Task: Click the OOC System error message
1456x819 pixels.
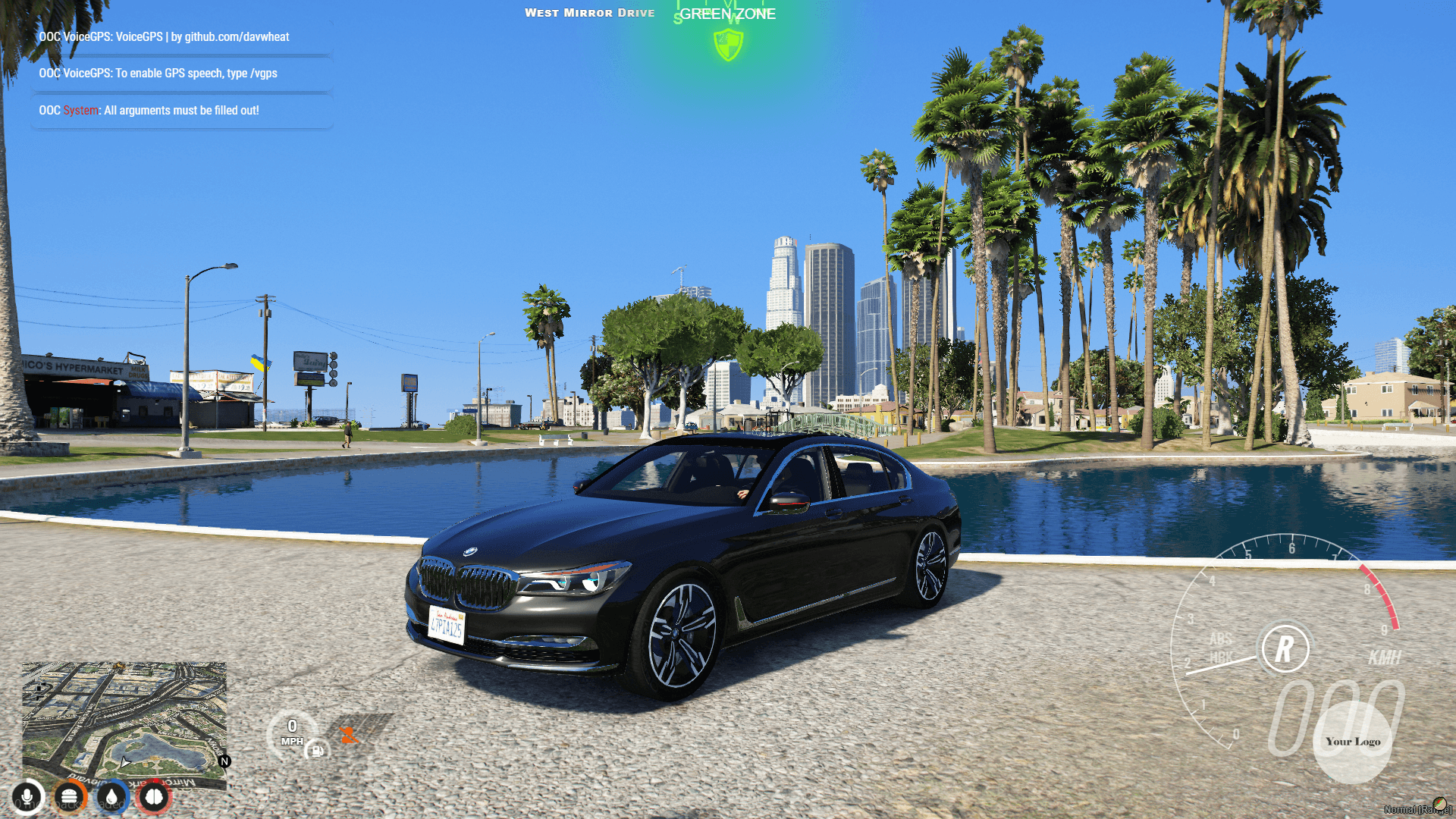Action: click(149, 110)
